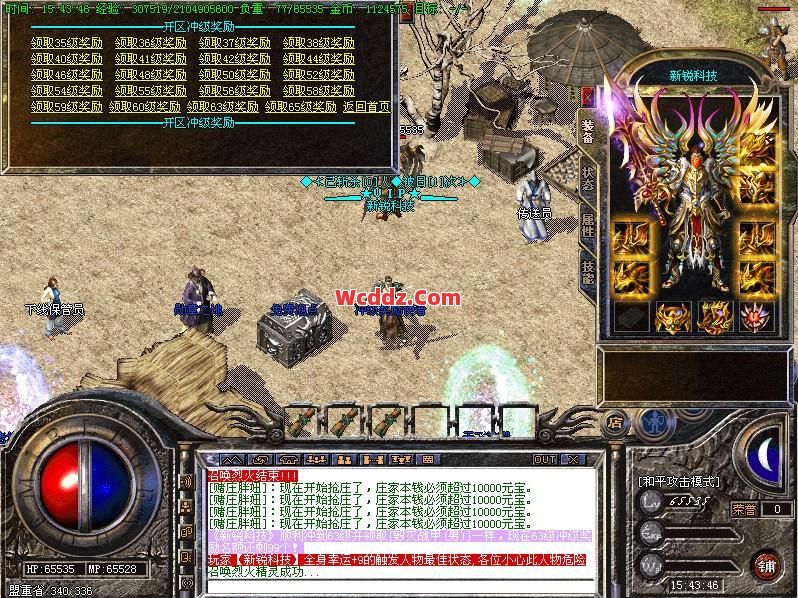Close the character equipment panel
Image resolution: width=798 pixels, height=598 pixels.
[x=587, y=95]
